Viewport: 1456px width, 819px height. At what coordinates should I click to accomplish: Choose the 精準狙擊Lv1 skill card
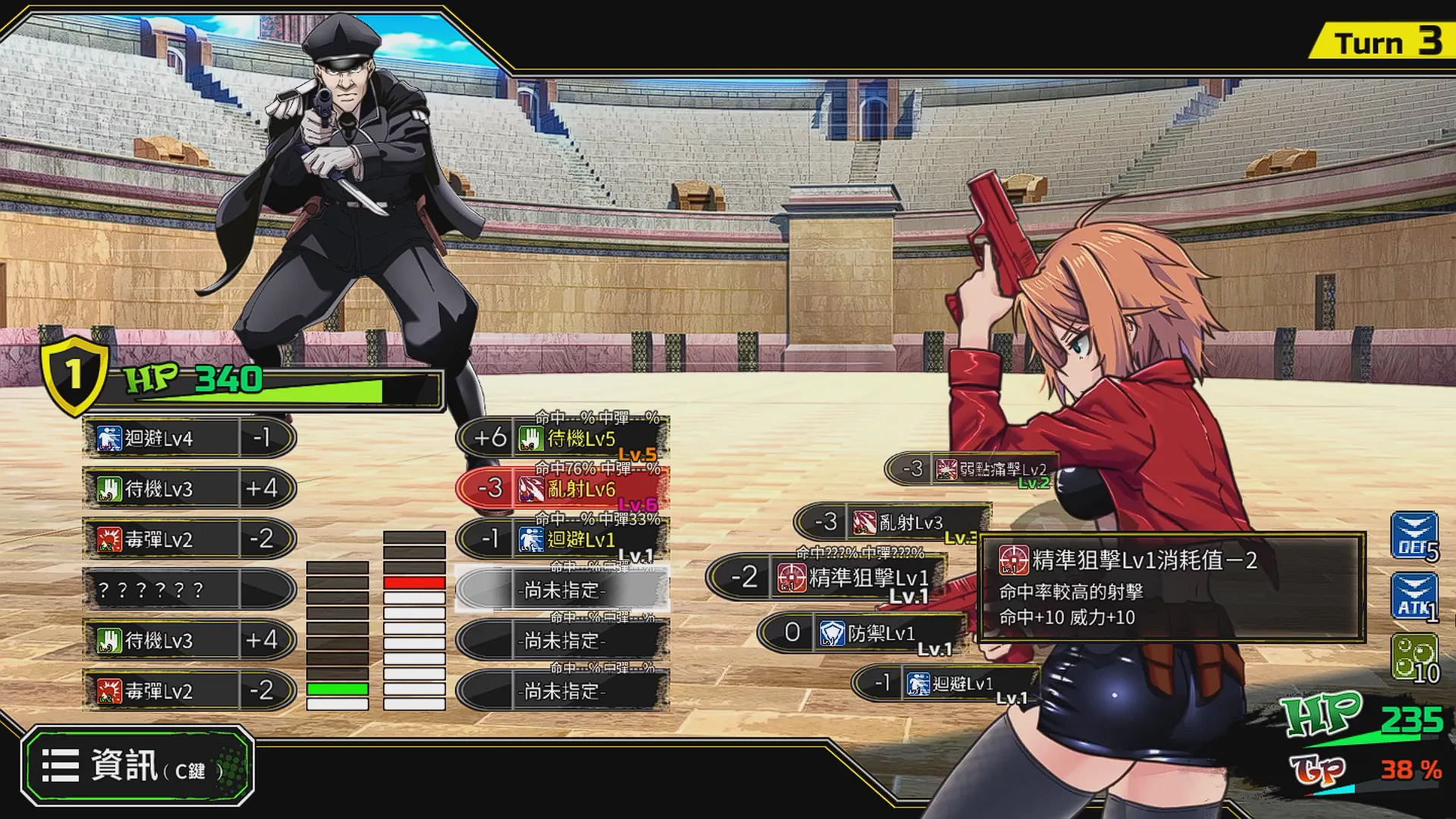click(x=827, y=578)
